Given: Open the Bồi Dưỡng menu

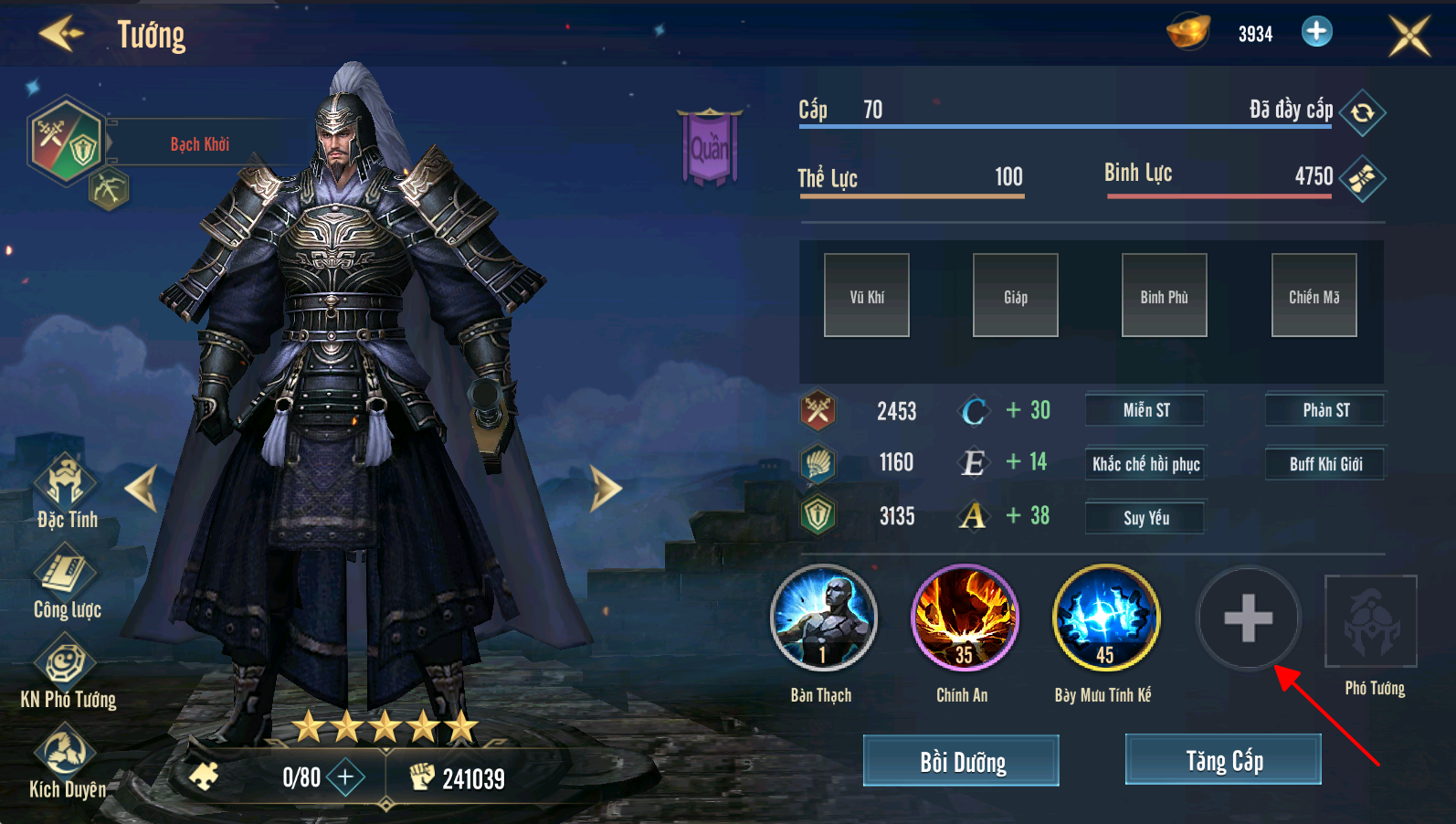Looking at the screenshot, I should pos(961,761).
